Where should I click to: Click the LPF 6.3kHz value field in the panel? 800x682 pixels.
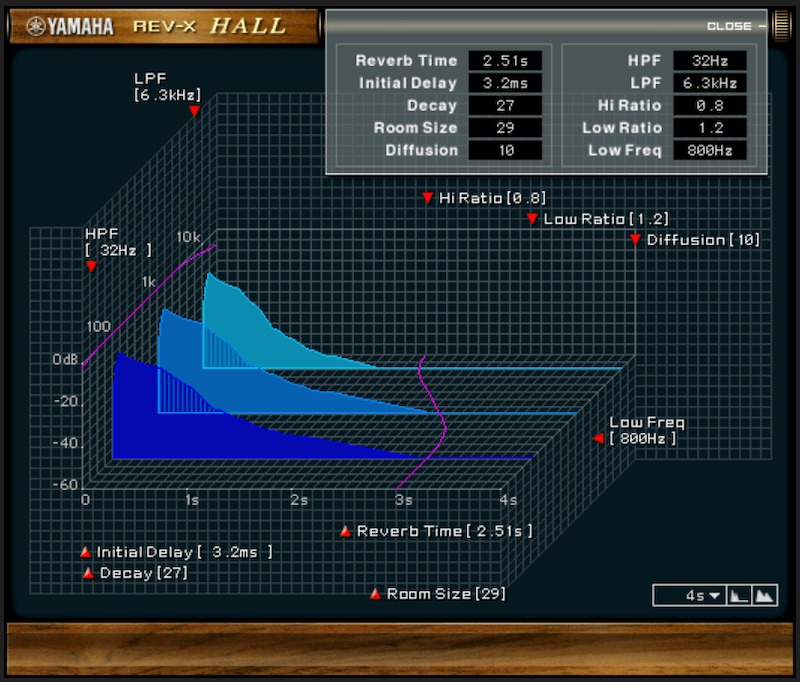coord(709,83)
